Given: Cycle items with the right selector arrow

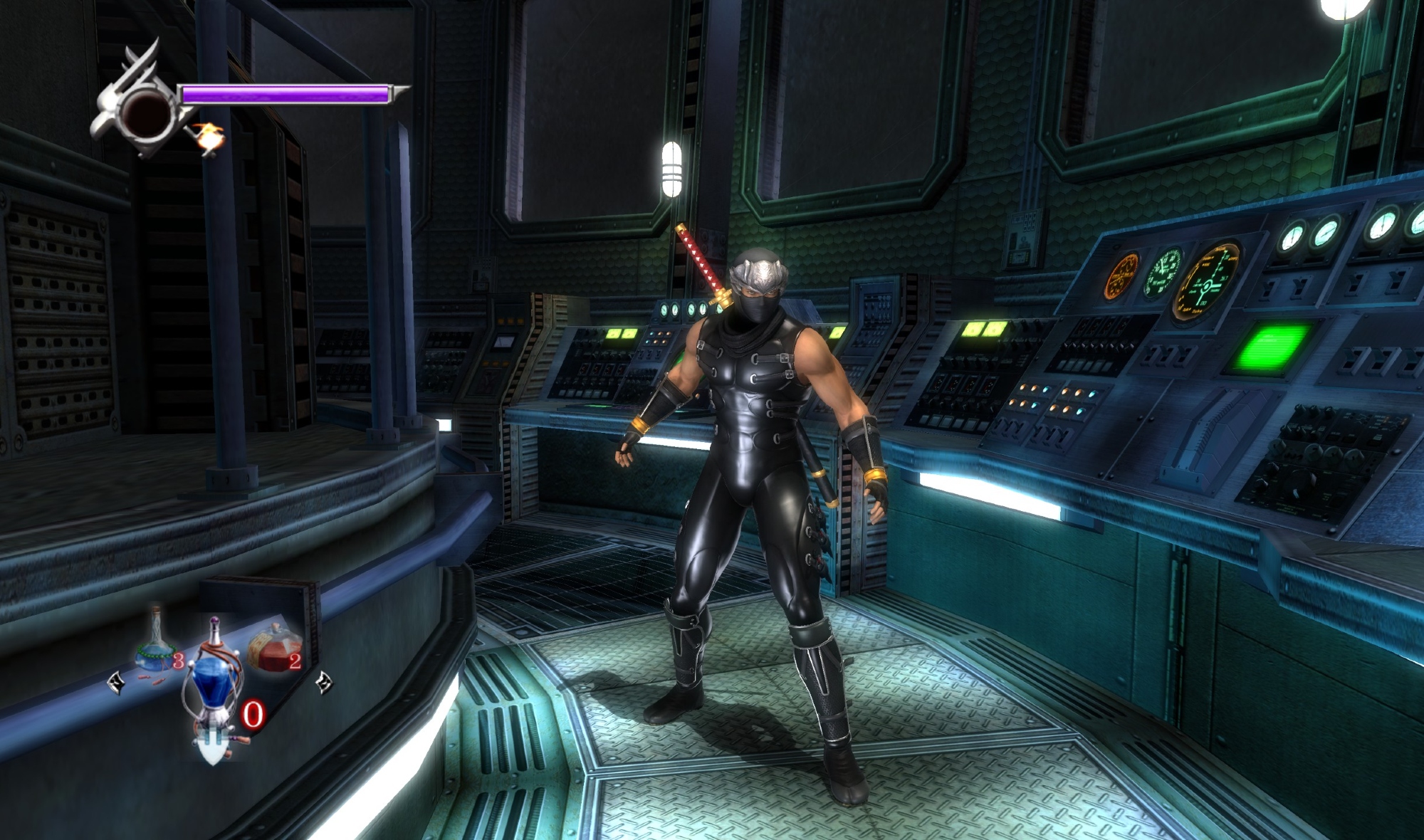Looking at the screenshot, I should click(323, 681).
